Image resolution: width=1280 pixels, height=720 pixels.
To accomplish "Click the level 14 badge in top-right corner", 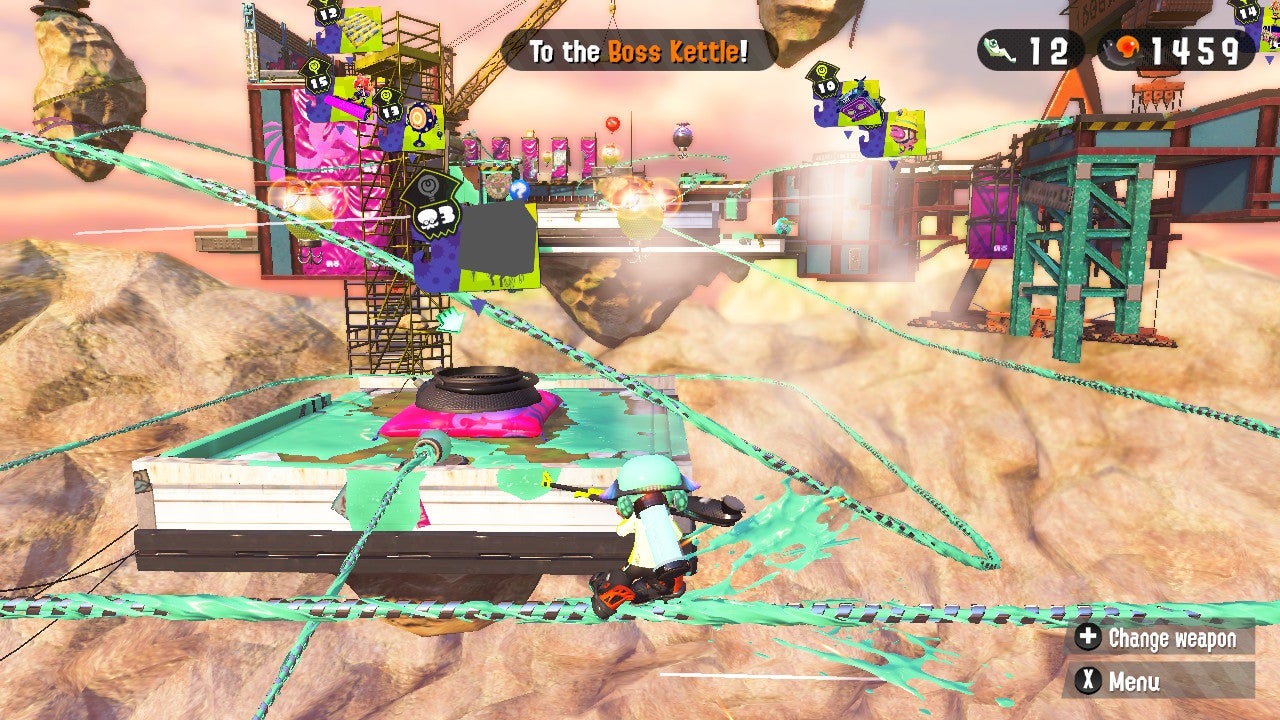I will [x=1247, y=12].
